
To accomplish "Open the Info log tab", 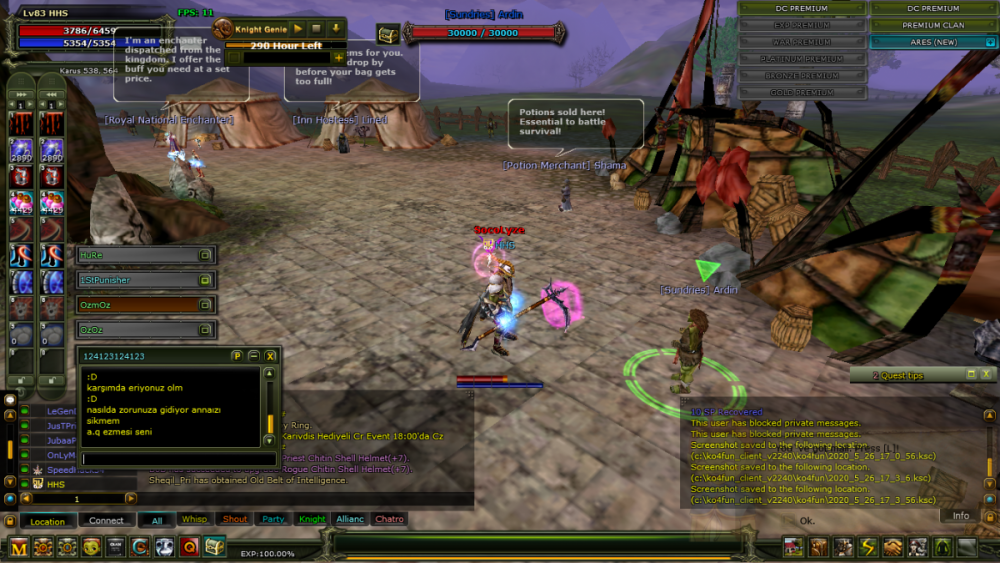I will [x=960, y=516].
